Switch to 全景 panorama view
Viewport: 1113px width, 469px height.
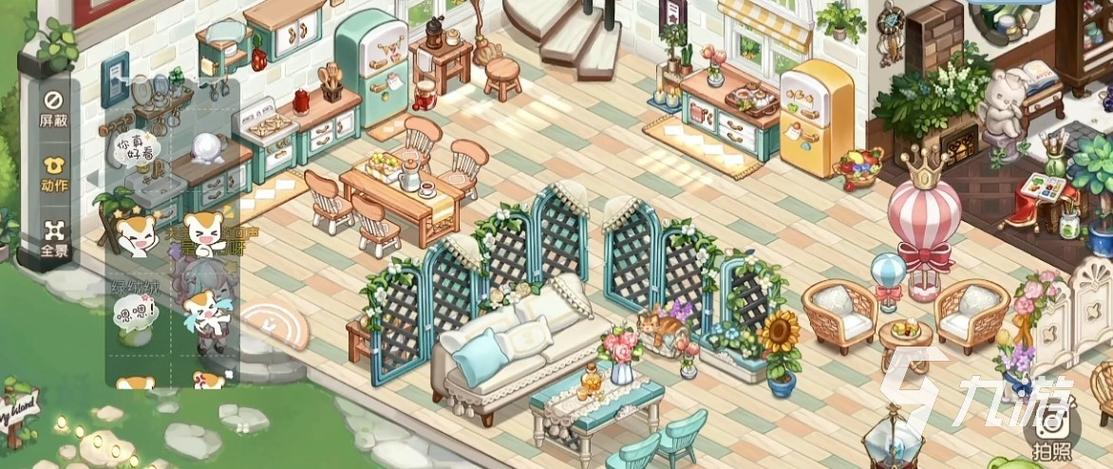[x=54, y=239]
